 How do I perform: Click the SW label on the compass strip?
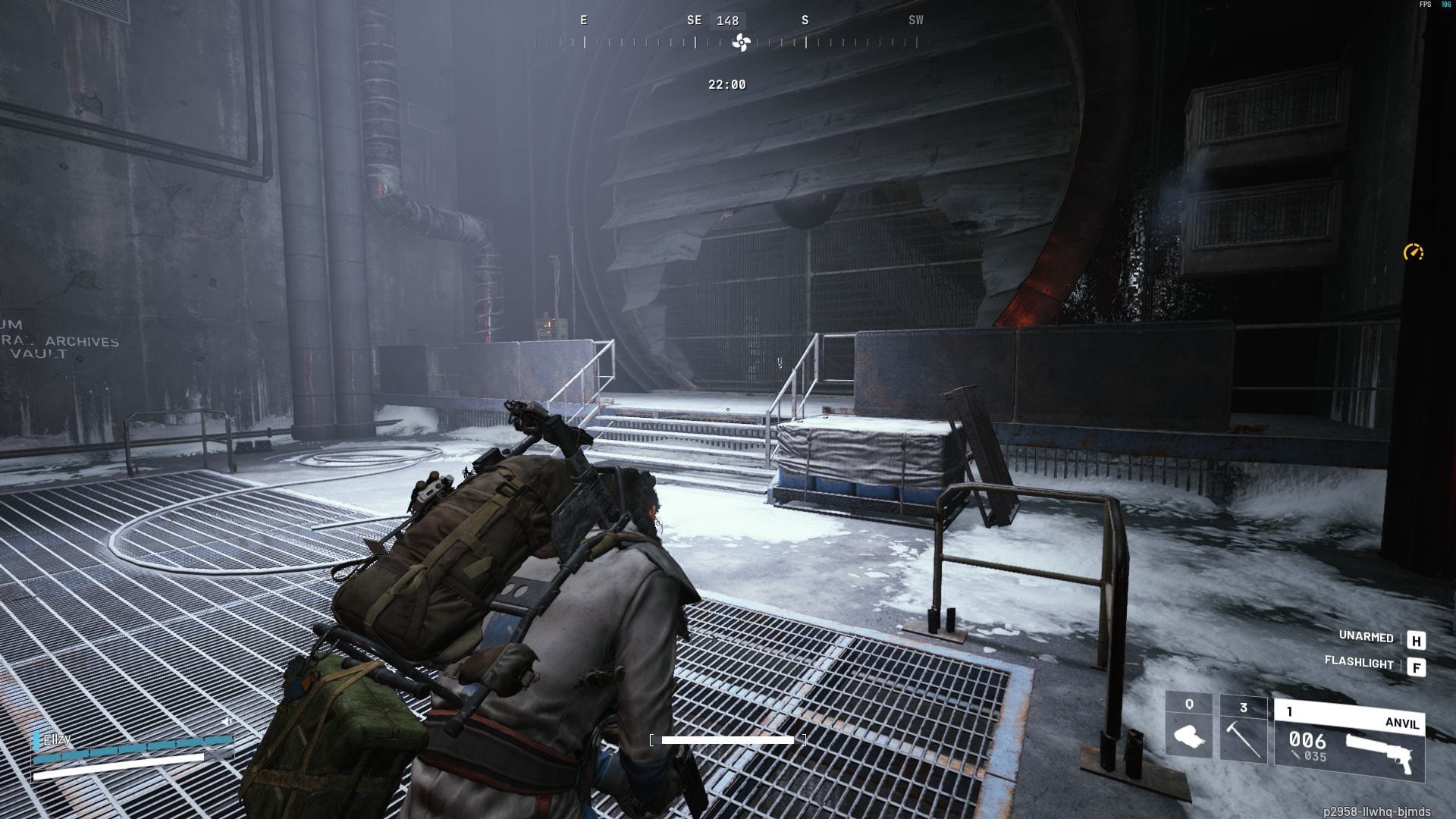[x=915, y=20]
